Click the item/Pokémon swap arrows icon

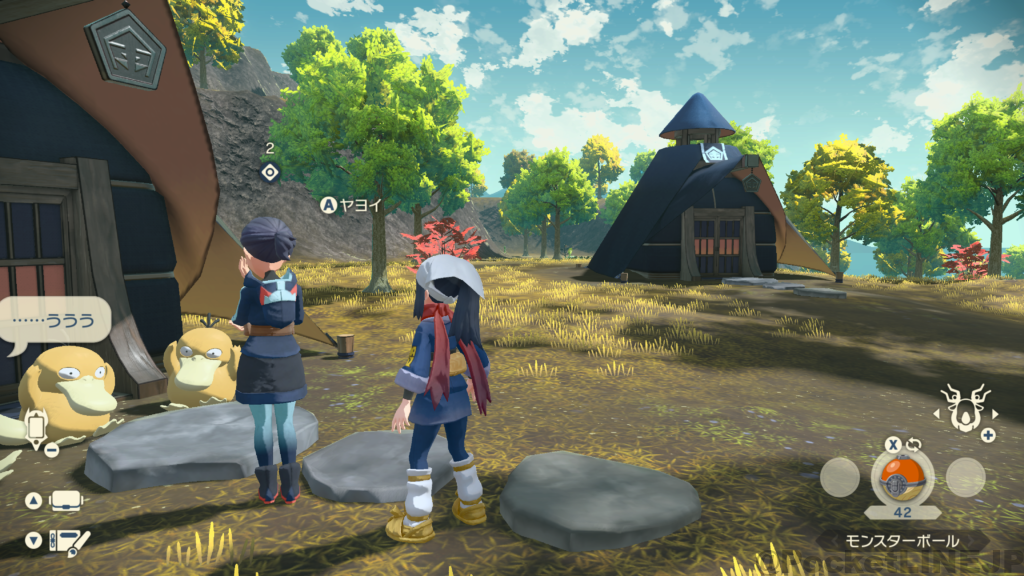913,445
